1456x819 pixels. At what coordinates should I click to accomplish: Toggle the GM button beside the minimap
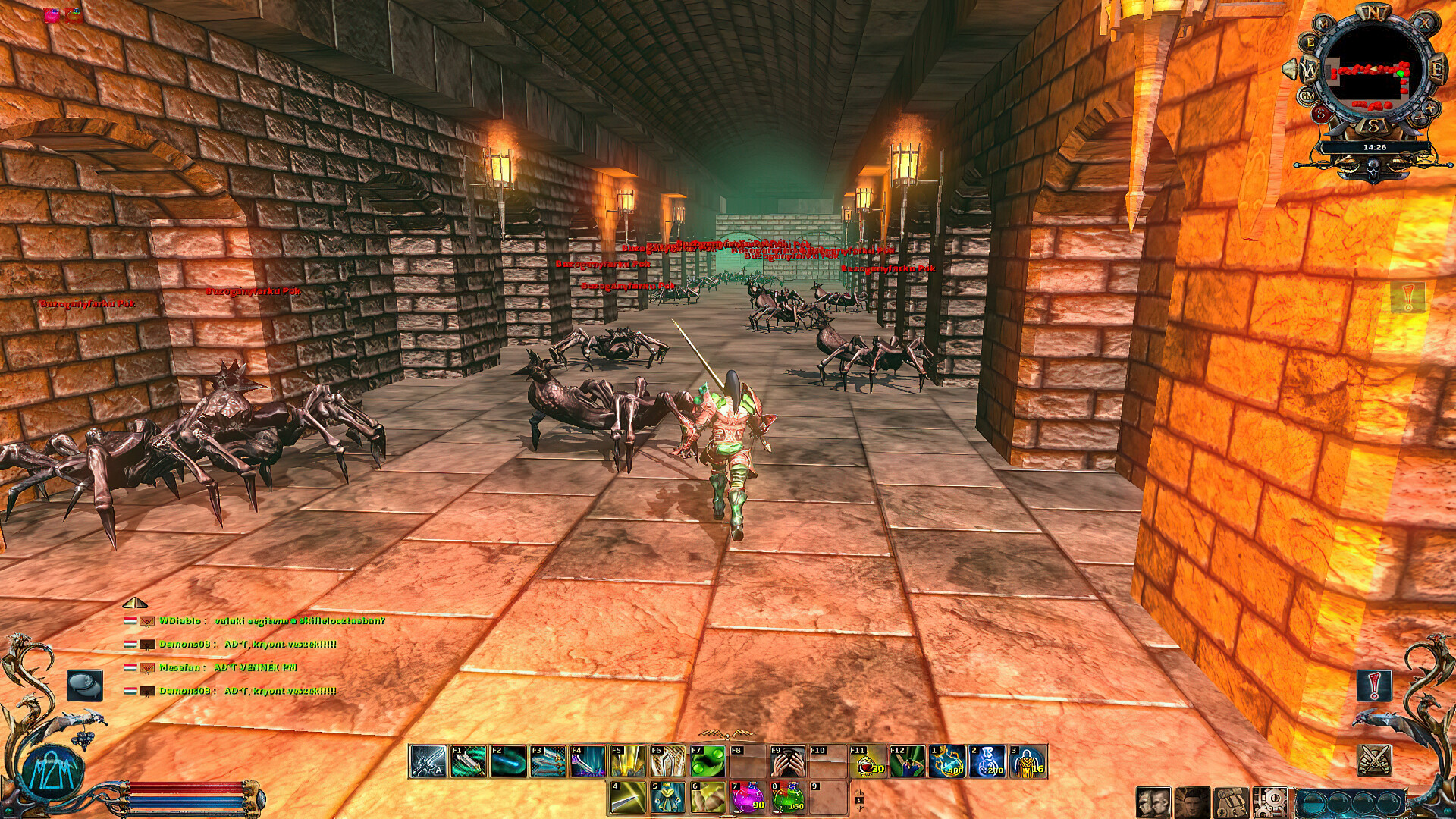[x=1307, y=96]
